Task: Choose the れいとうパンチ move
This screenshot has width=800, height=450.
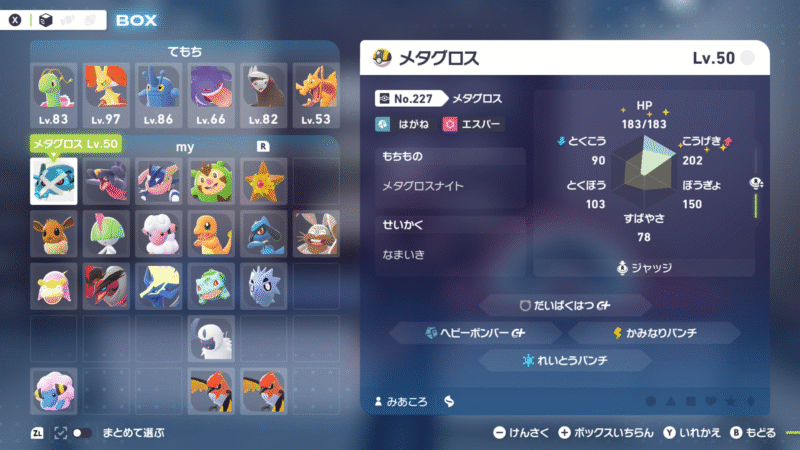Action: click(566, 359)
